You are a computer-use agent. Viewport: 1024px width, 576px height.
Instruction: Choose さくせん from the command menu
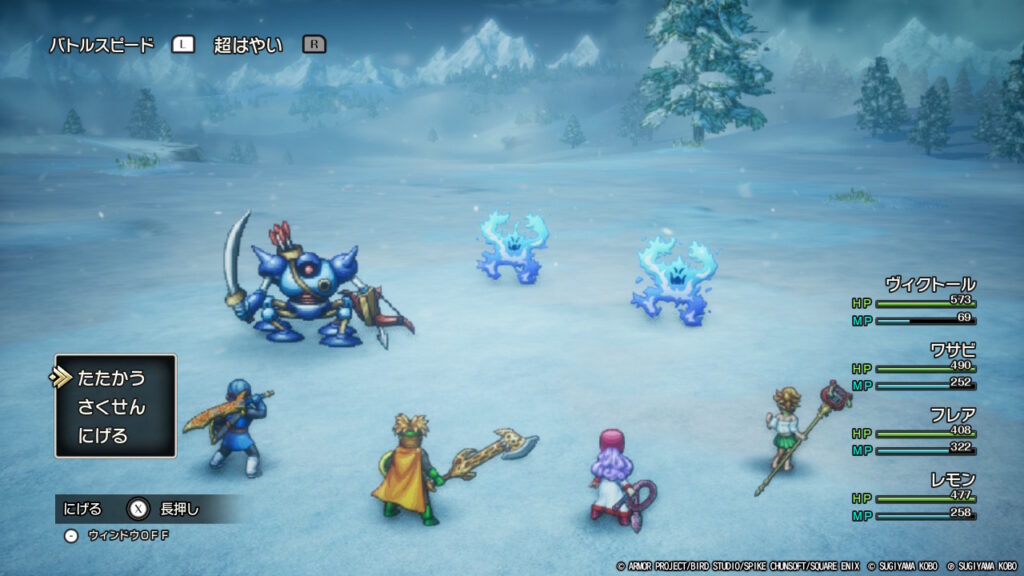coord(111,407)
